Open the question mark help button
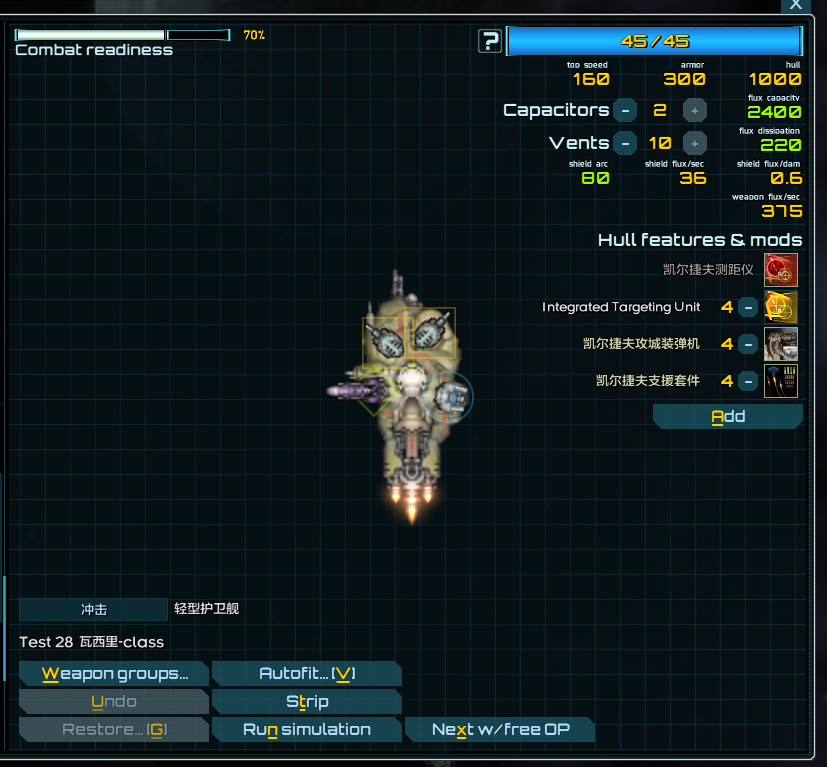827x767 pixels. pos(490,41)
